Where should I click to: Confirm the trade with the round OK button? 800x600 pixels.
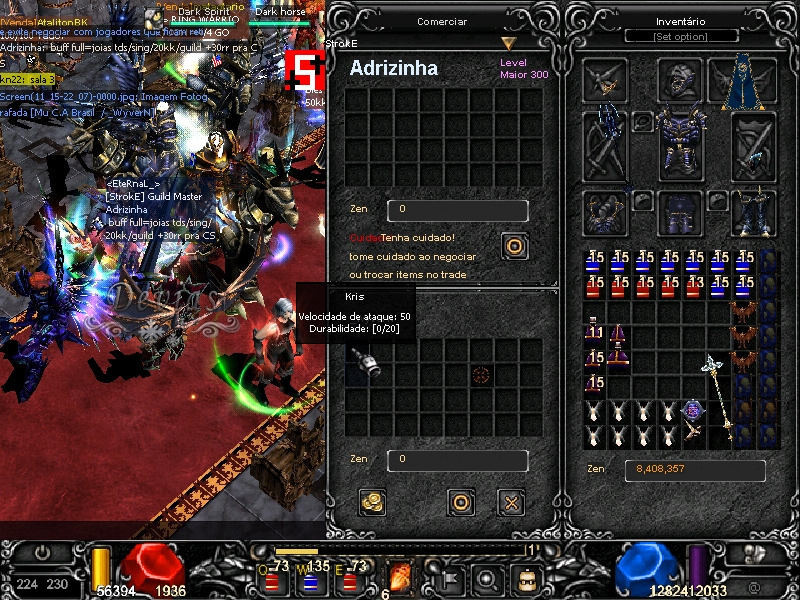click(460, 502)
